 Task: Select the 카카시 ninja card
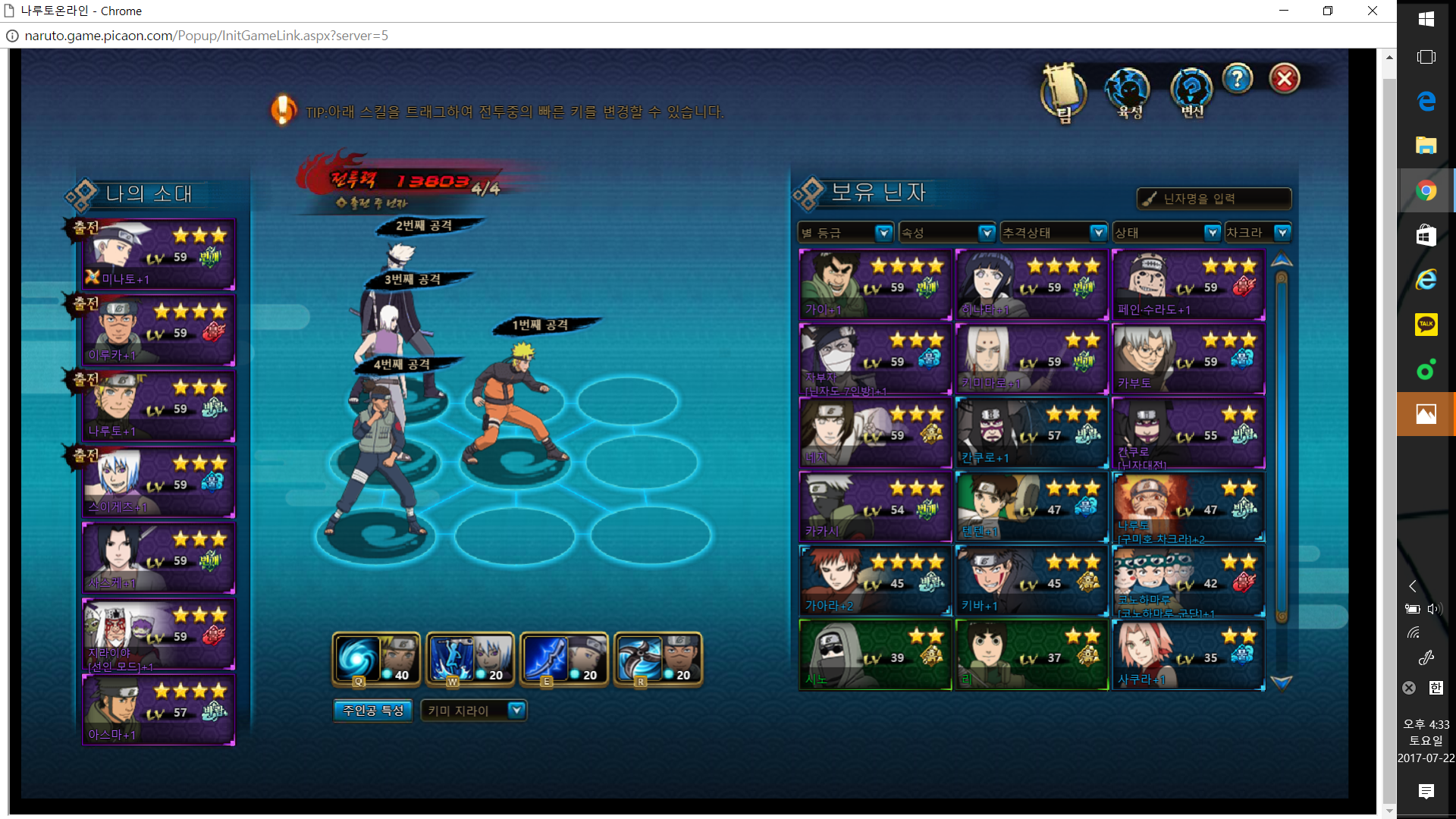pos(875,507)
